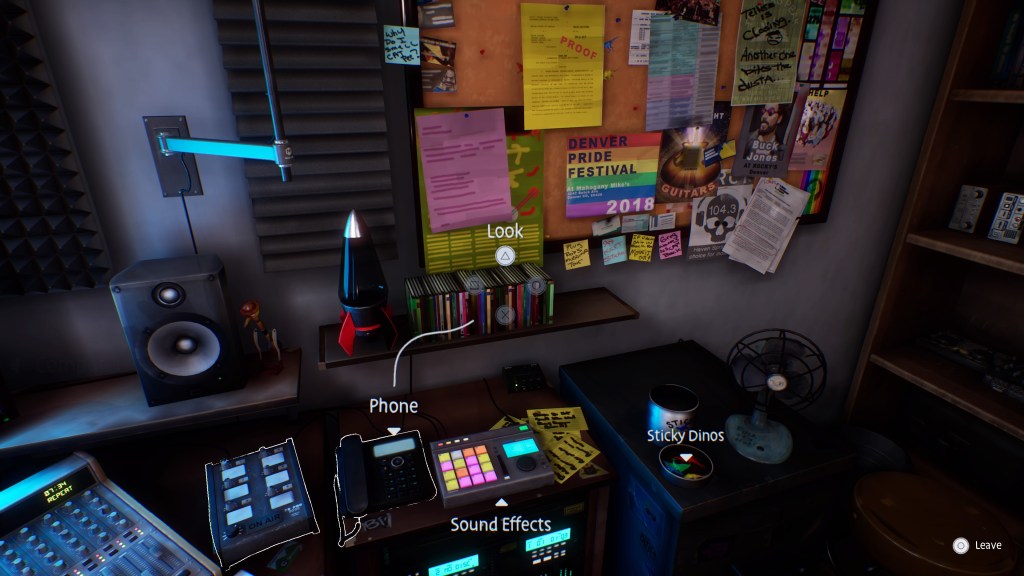Select the Phone interaction label

click(393, 406)
